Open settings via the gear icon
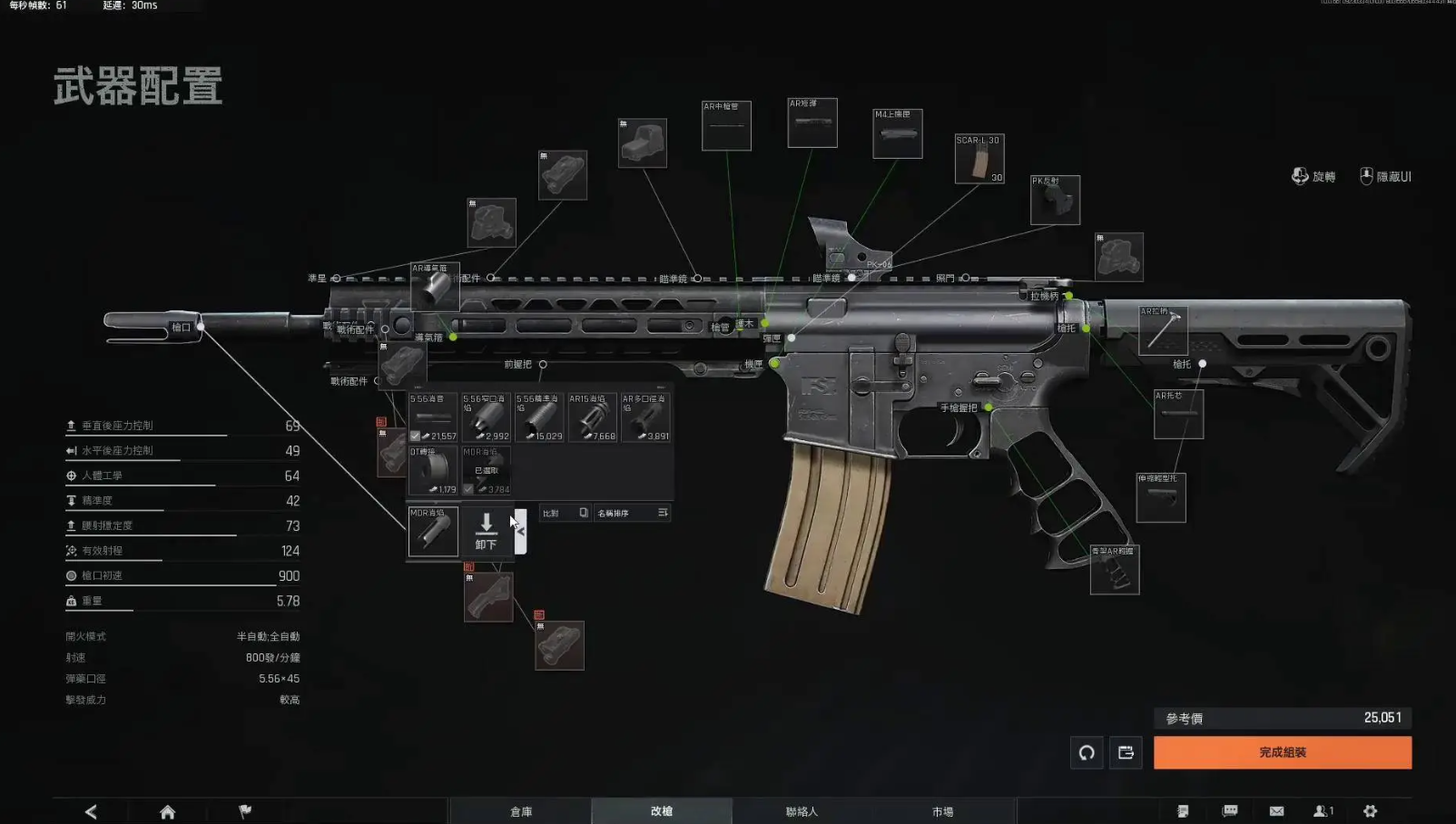This screenshot has width=1456, height=824. coord(1370,811)
